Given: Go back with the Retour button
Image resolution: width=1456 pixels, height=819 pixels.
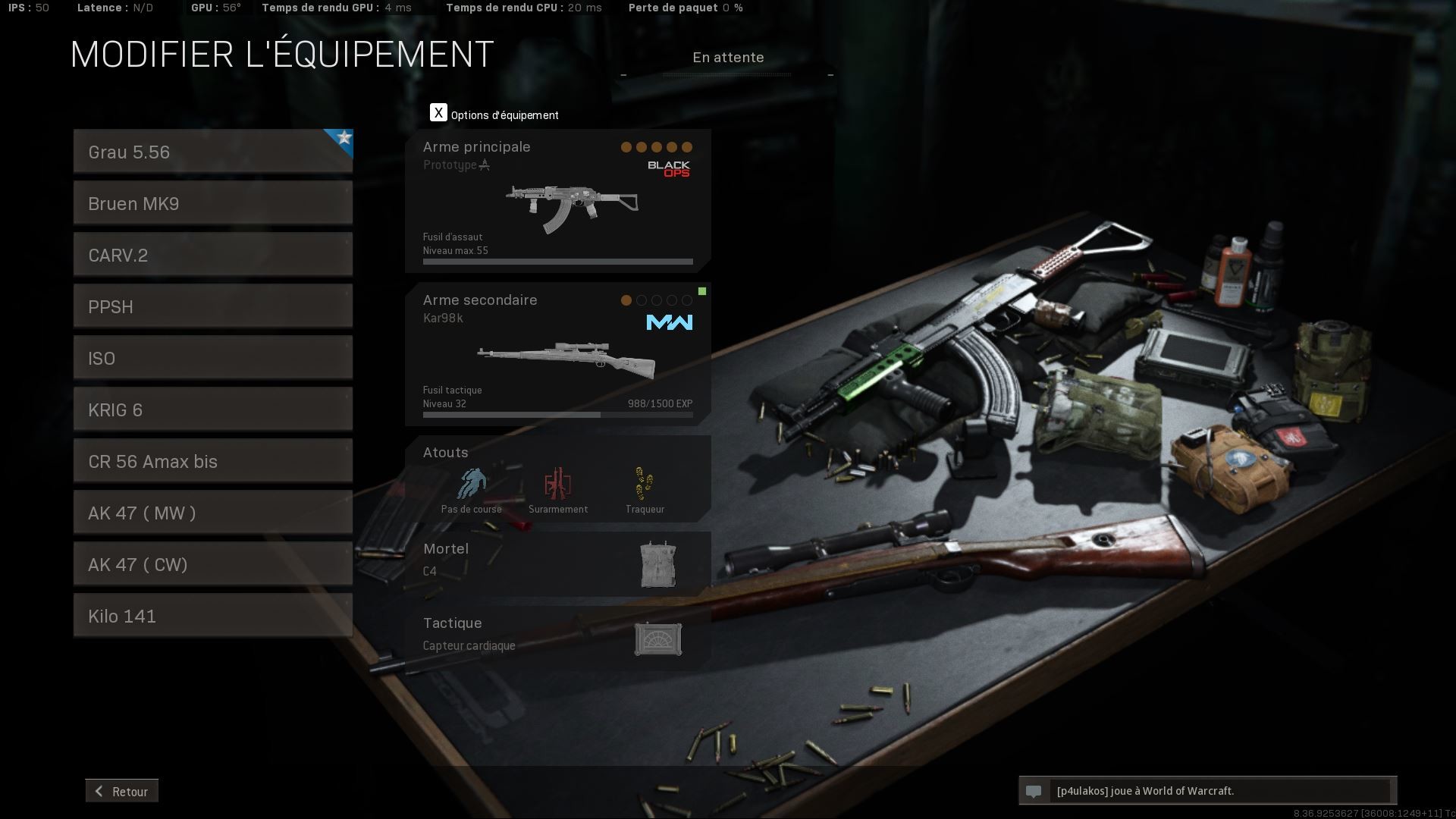Looking at the screenshot, I should point(122,791).
